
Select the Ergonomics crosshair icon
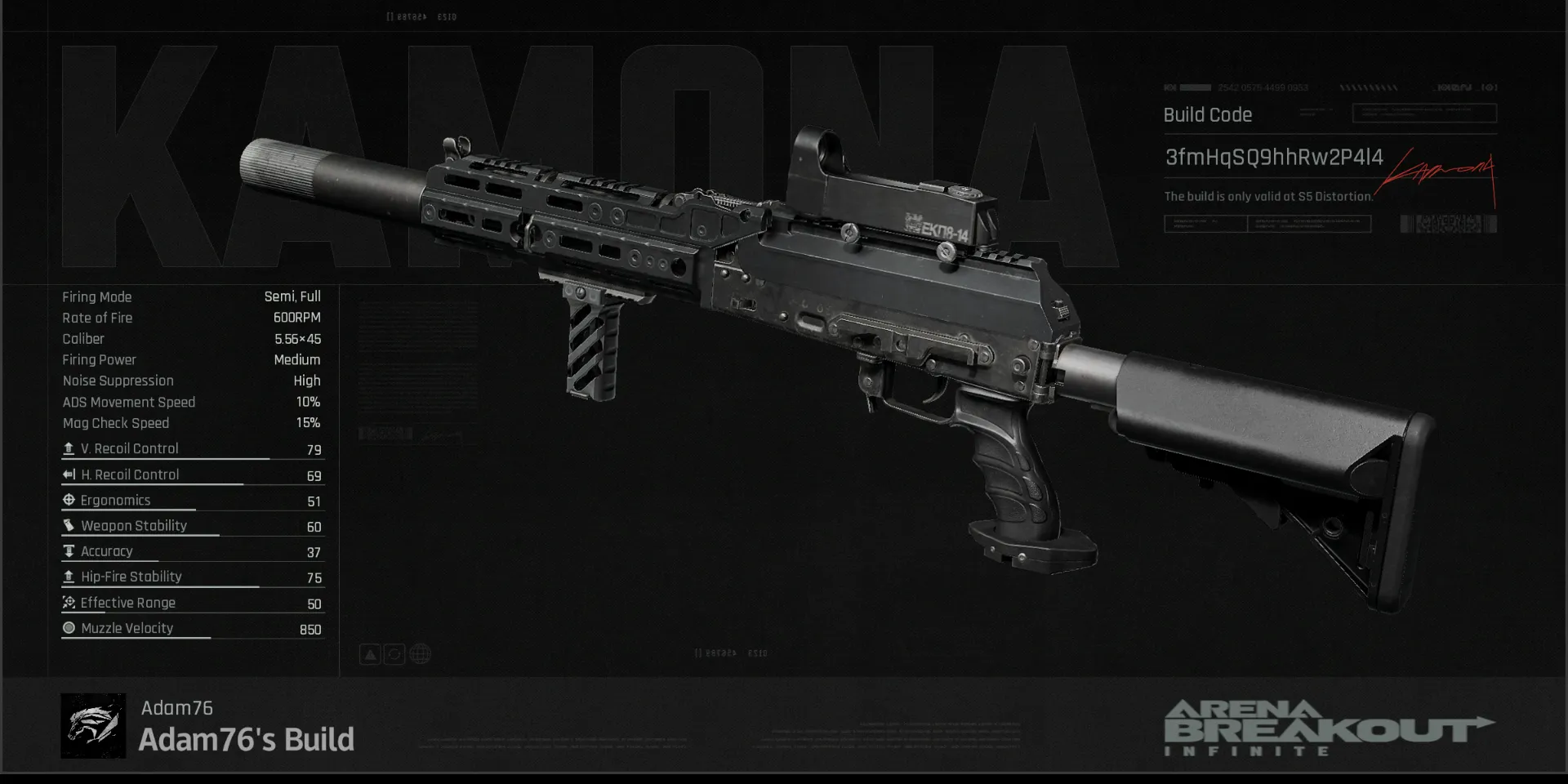click(x=69, y=500)
